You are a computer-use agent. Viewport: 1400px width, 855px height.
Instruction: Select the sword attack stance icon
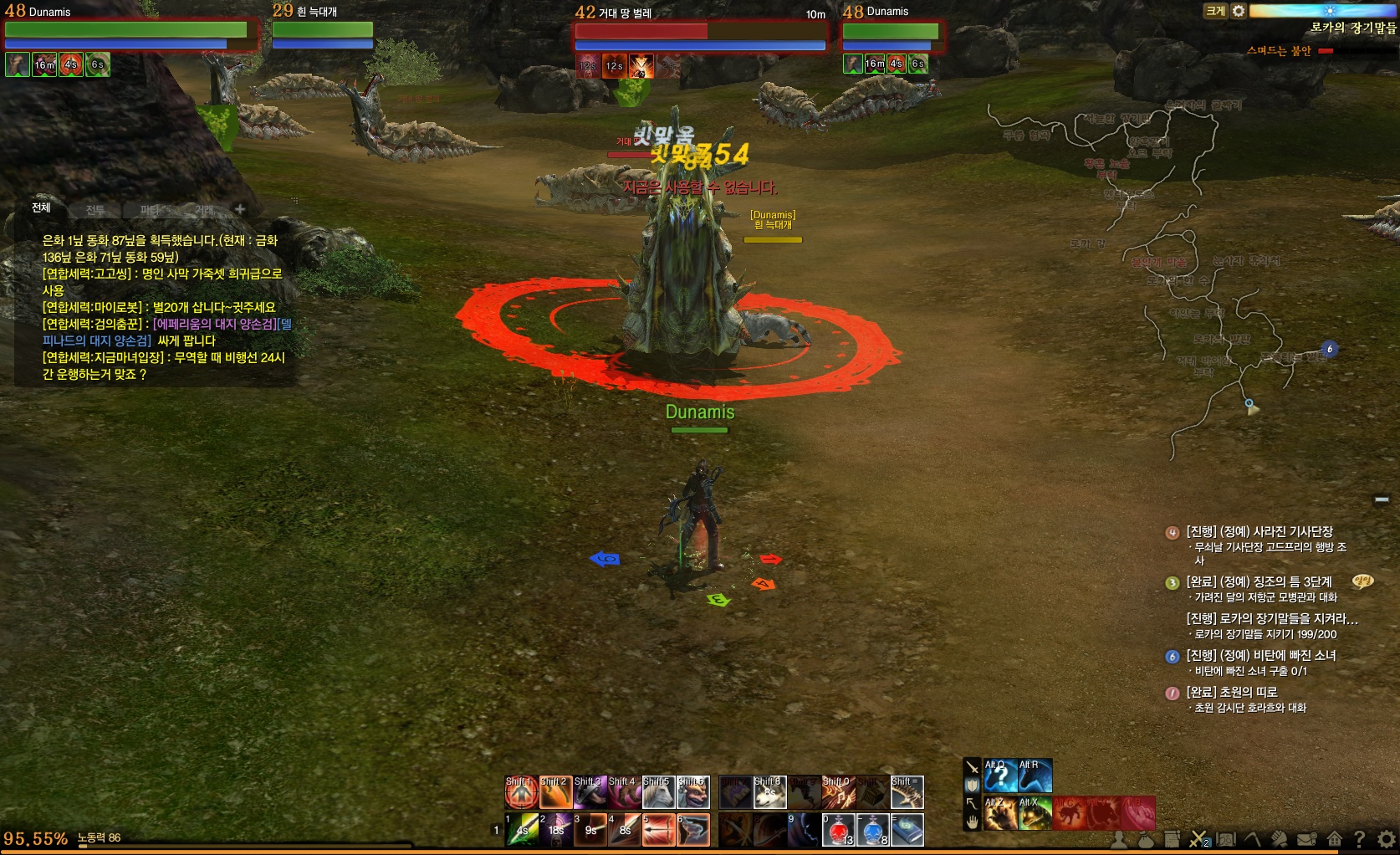972,766
